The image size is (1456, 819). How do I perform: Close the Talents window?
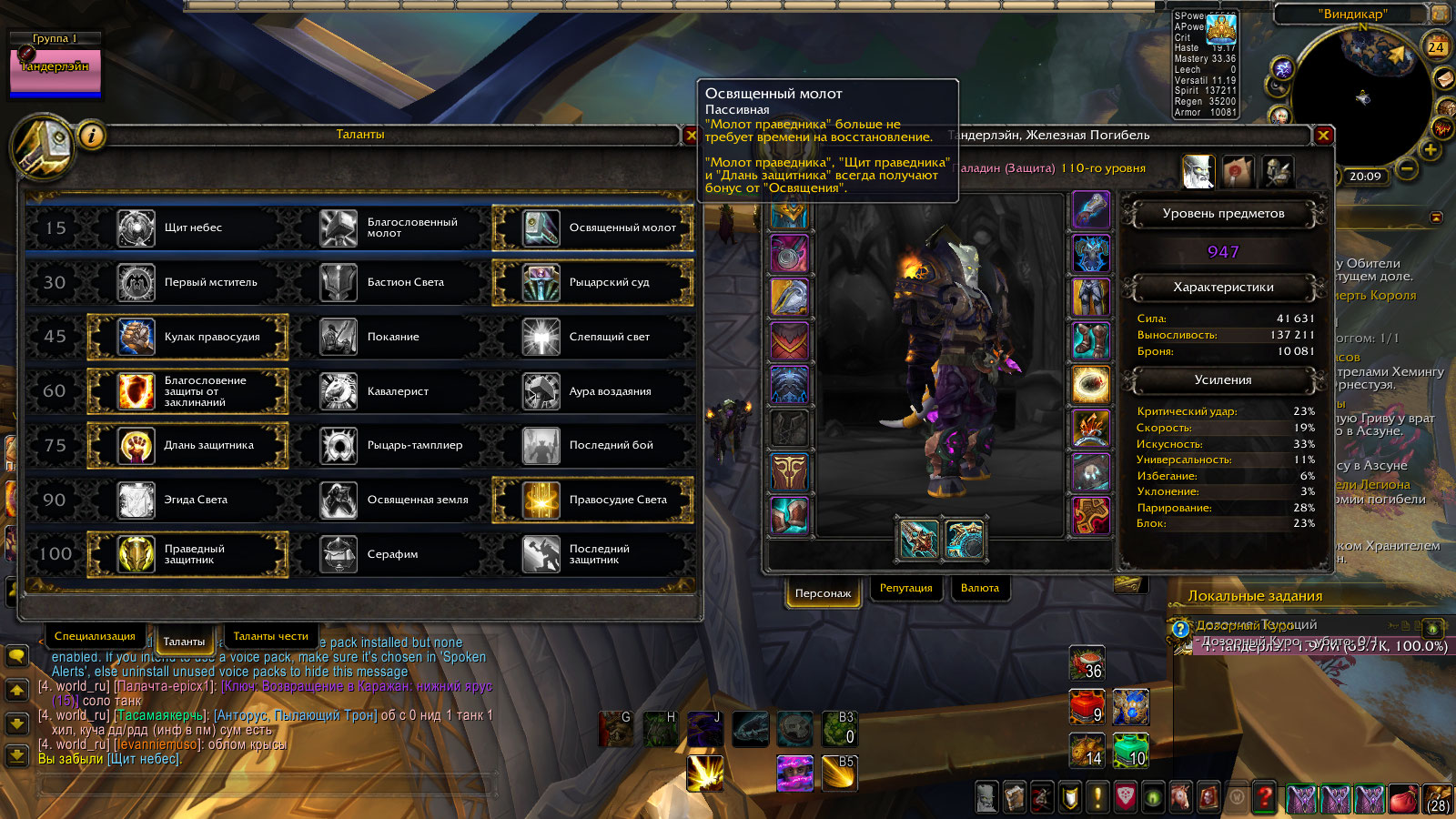[691, 136]
